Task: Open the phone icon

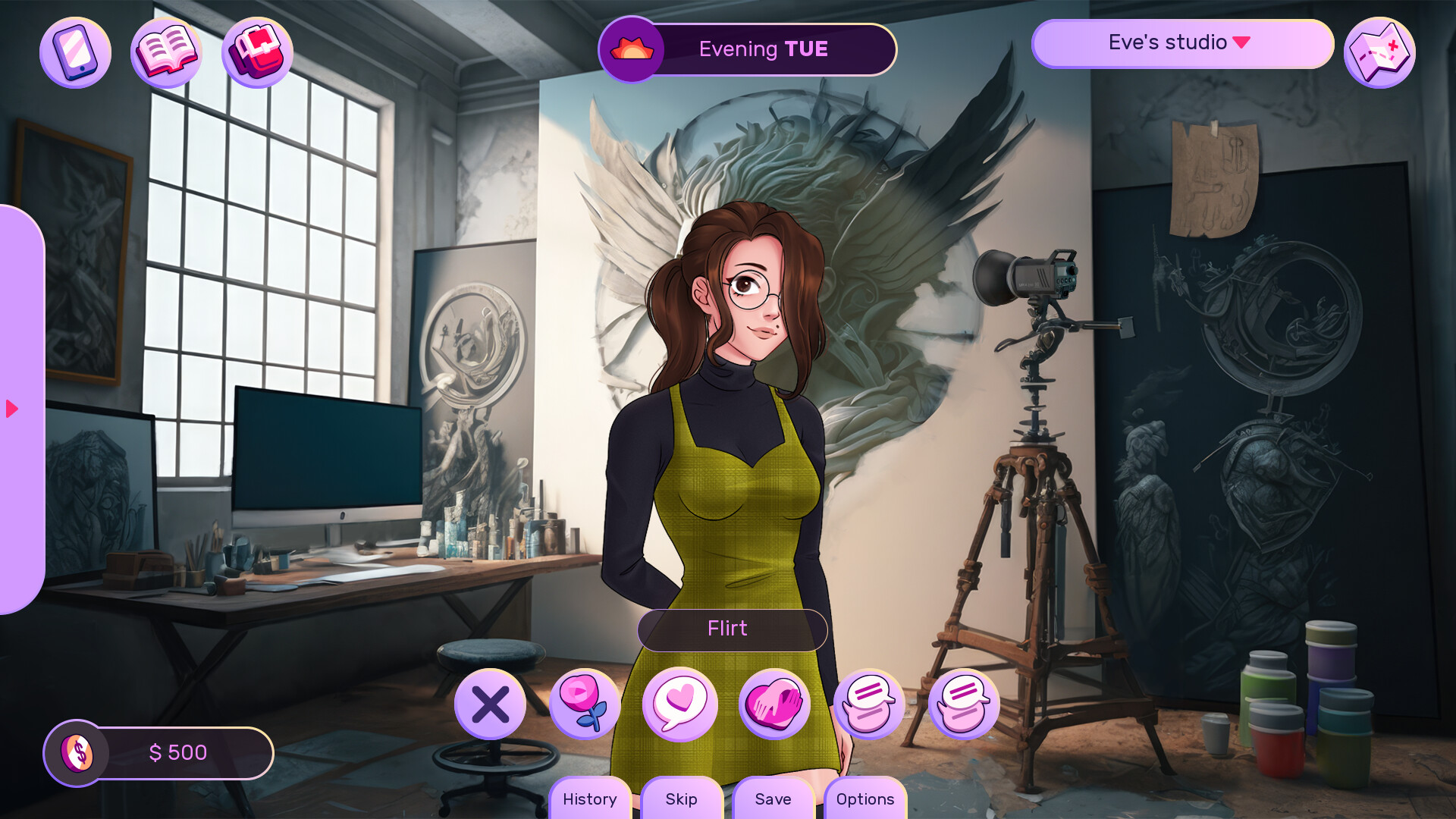Action: pyautogui.click(x=75, y=52)
